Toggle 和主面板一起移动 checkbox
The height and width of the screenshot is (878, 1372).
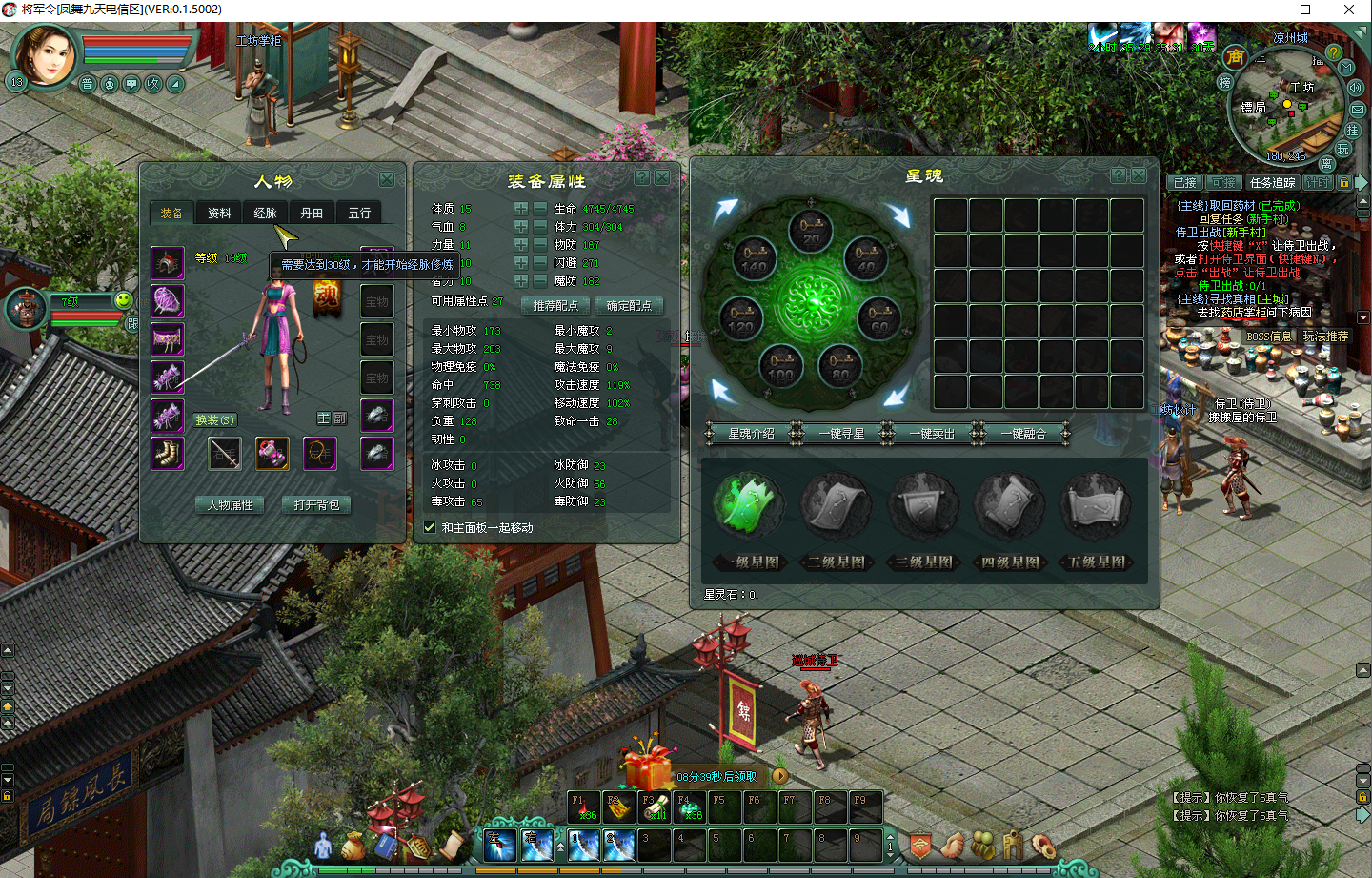430,527
